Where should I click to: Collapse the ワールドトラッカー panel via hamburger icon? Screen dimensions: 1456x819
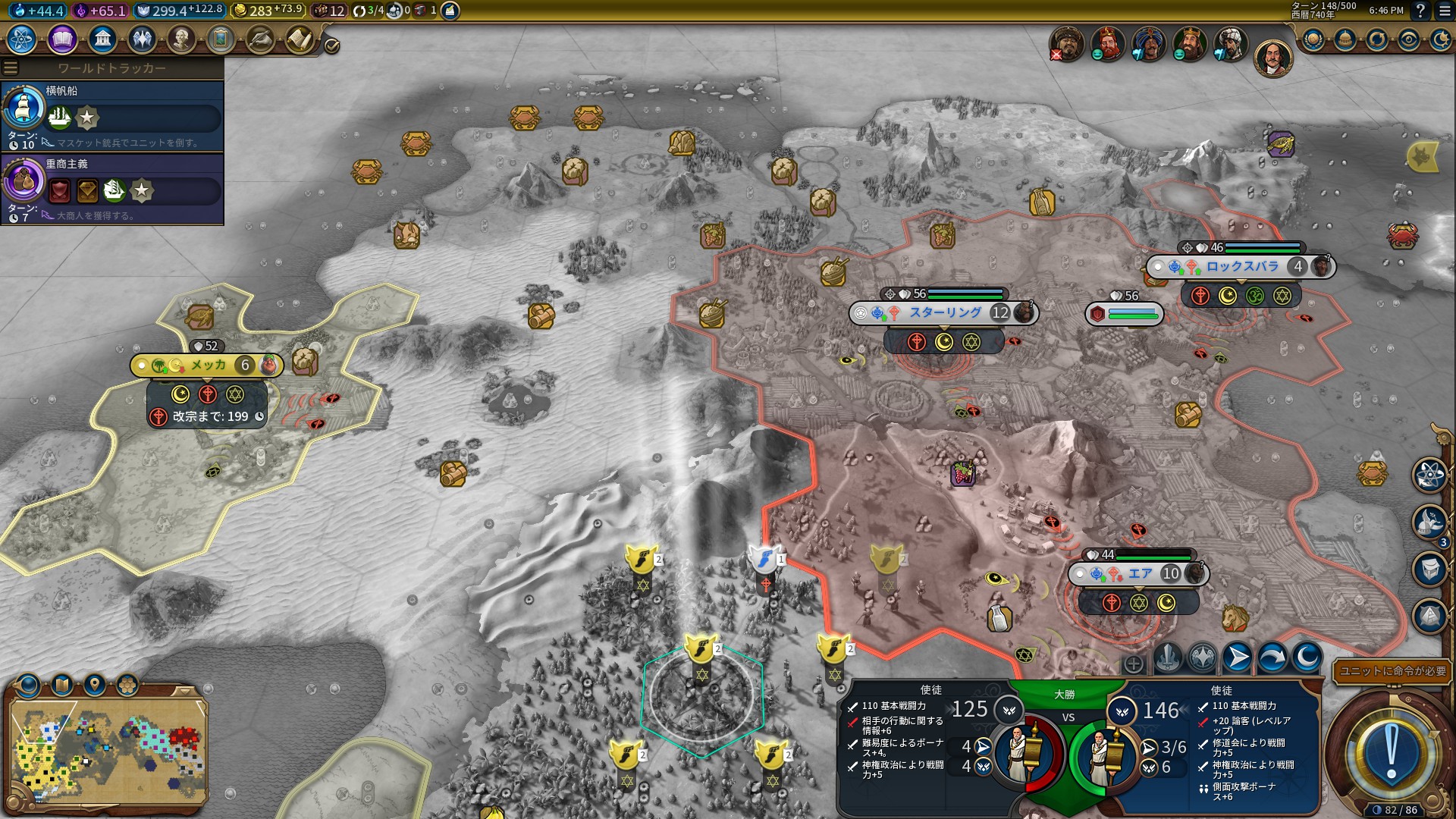pyautogui.click(x=9, y=67)
